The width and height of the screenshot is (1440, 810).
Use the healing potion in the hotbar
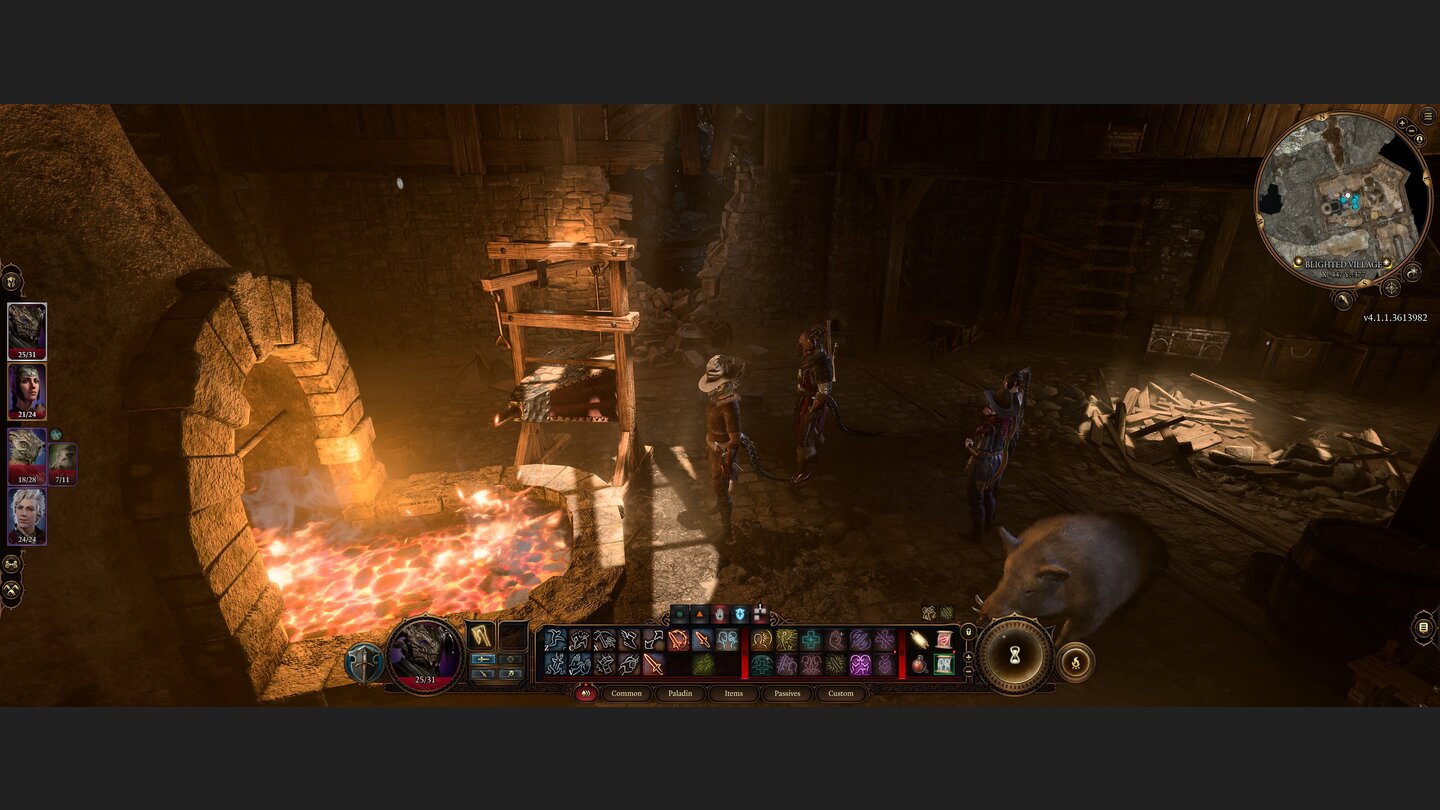click(919, 663)
